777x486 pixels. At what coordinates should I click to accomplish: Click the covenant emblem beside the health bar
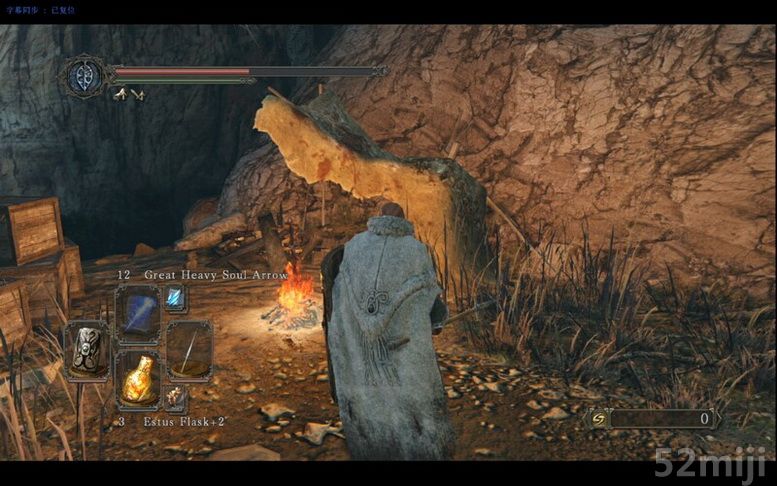pyautogui.click(x=83, y=76)
